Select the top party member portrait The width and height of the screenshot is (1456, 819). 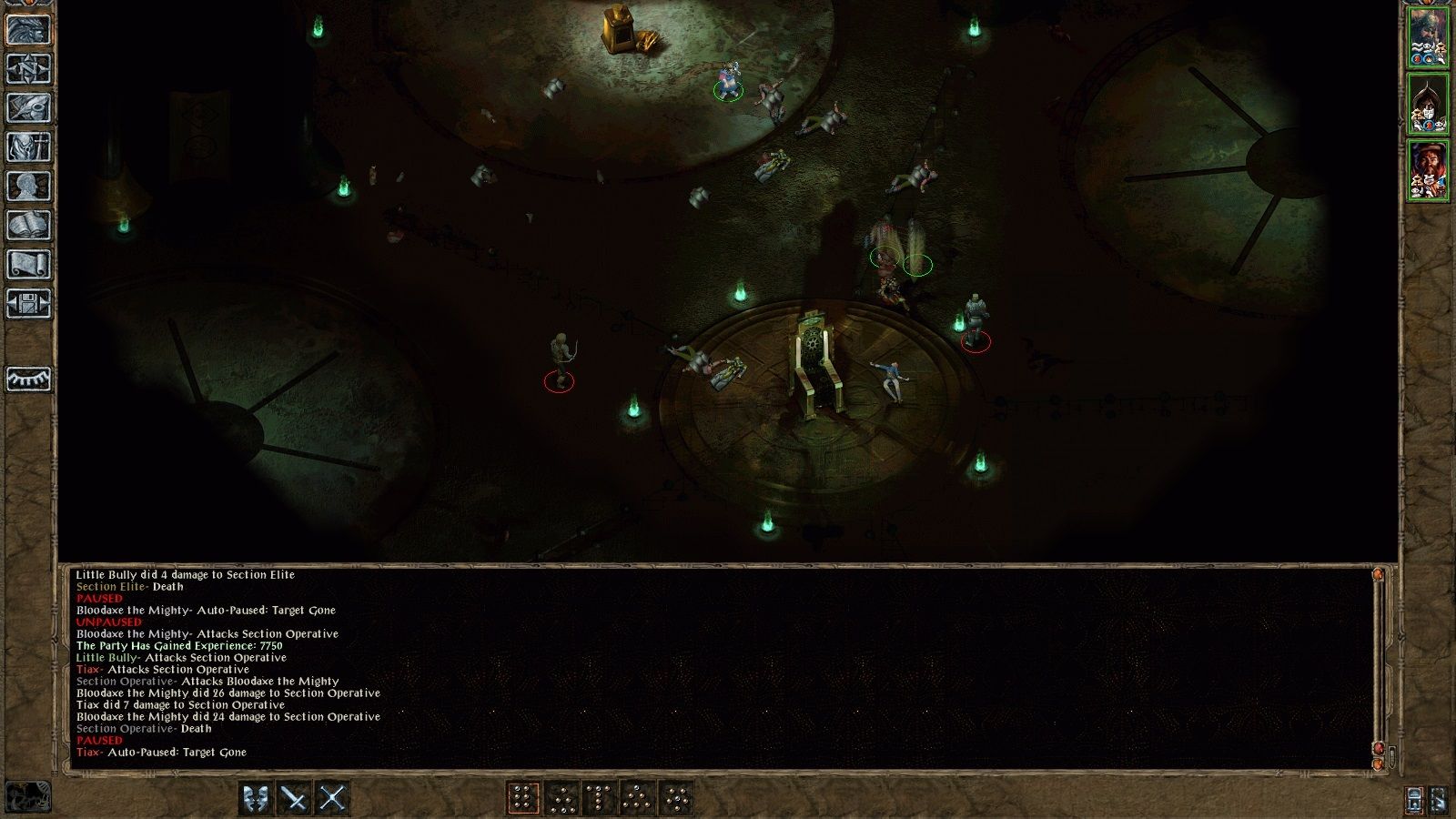1428,37
